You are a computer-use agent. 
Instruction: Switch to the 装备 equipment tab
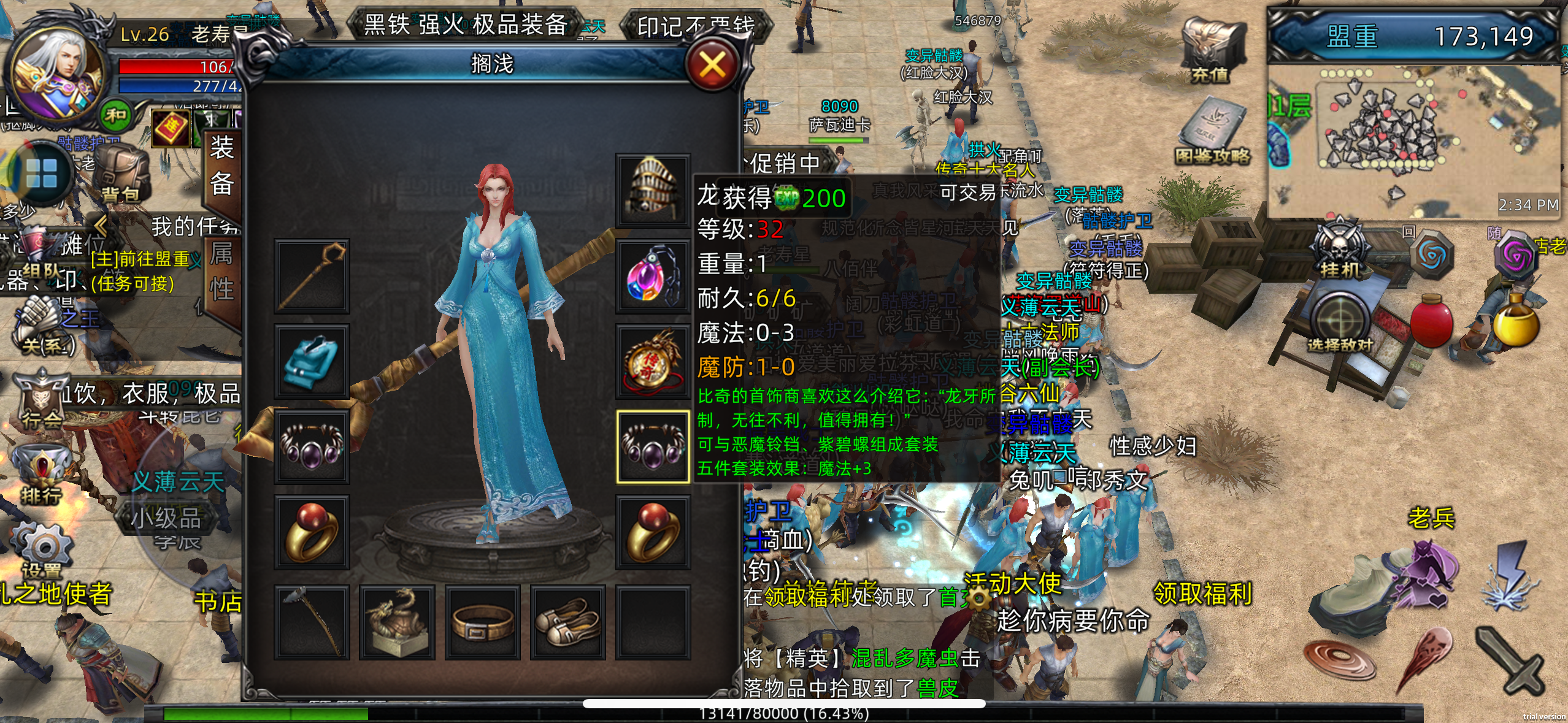click(x=222, y=166)
